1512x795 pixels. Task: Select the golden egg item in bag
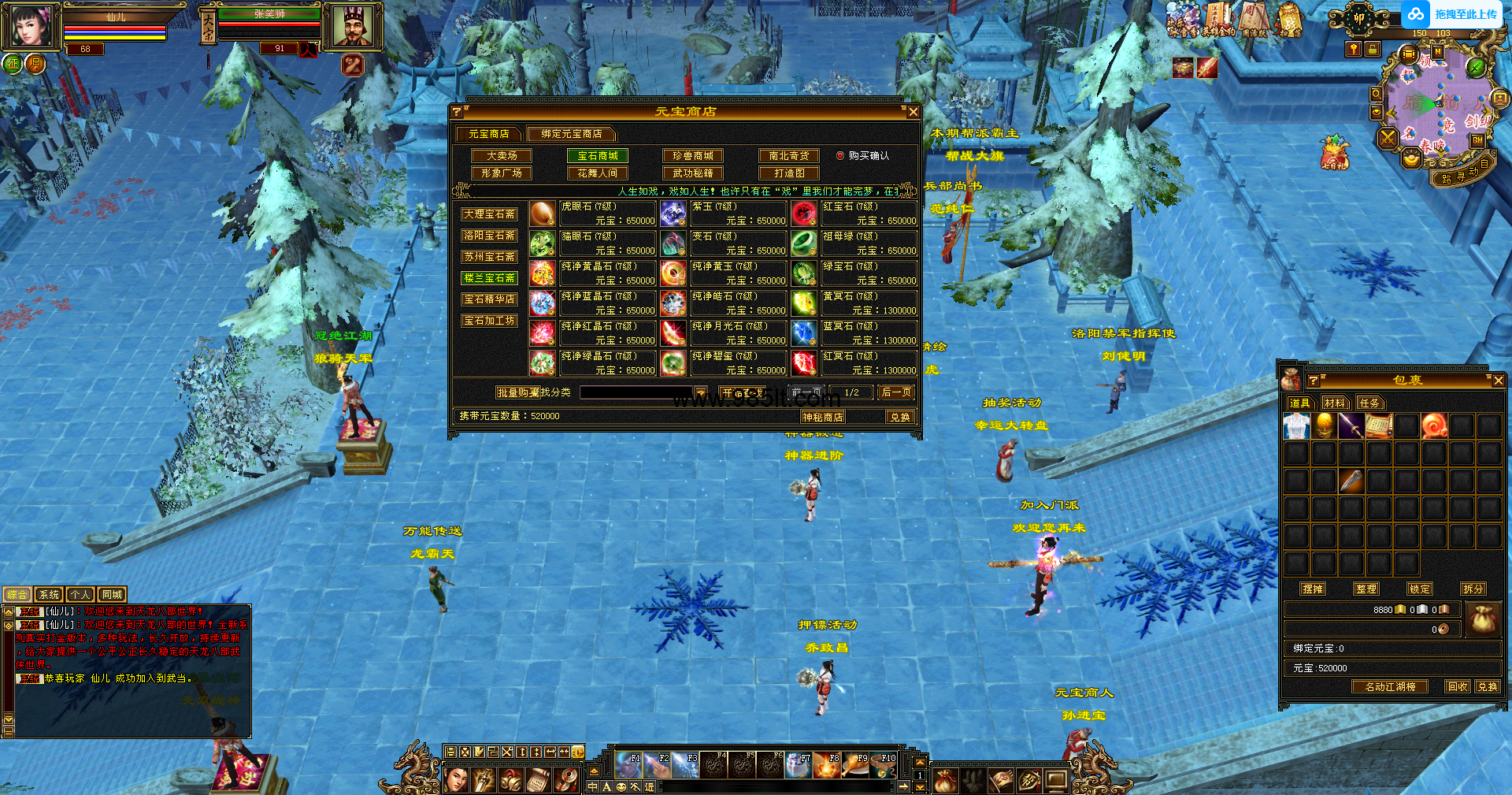pos(1325,425)
